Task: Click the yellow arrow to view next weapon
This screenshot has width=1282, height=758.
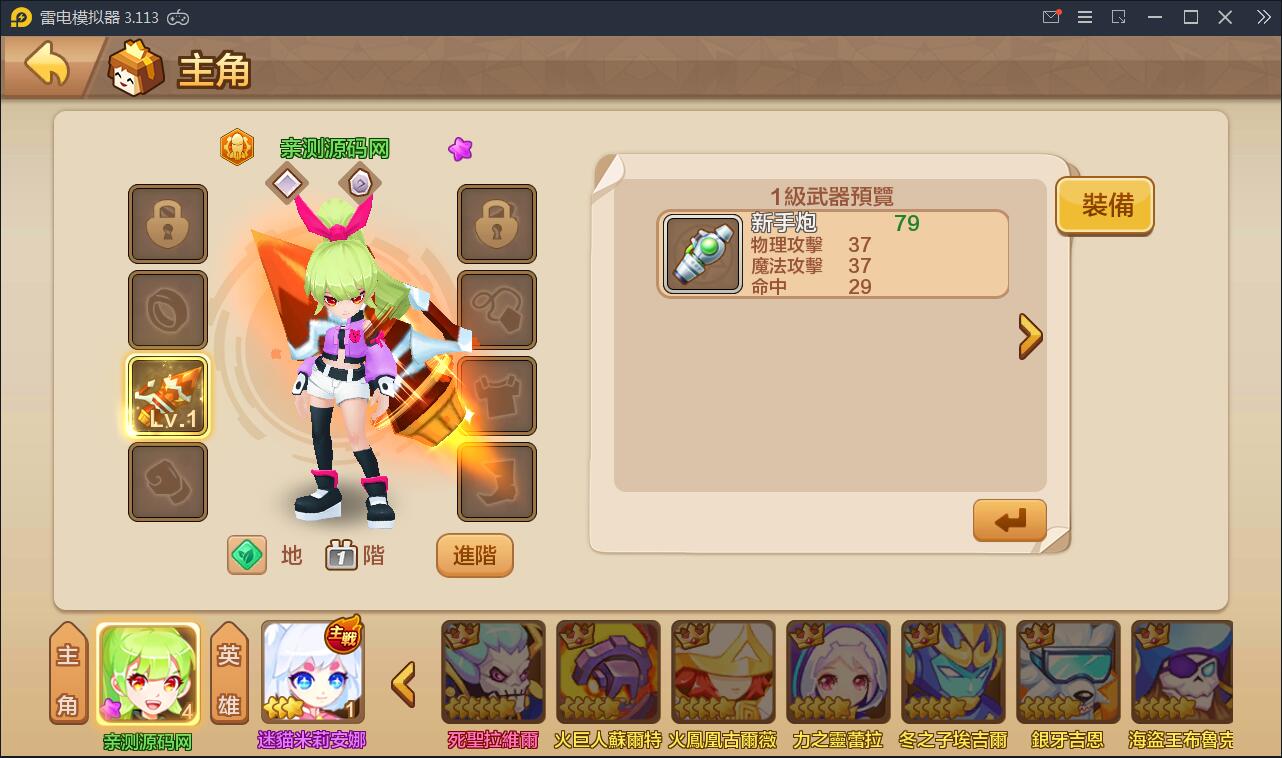Action: point(1030,336)
